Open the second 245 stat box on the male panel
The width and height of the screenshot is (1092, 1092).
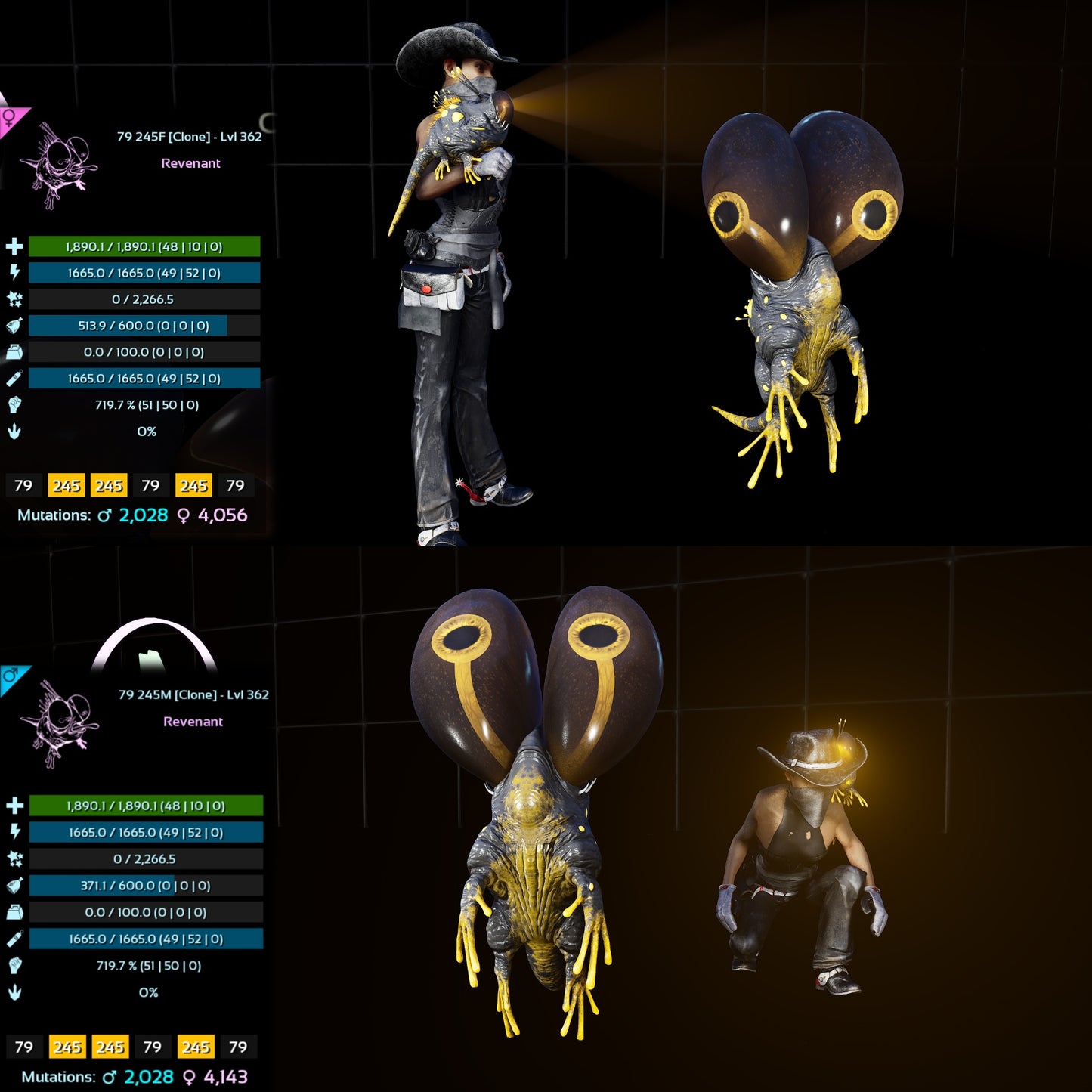pyautogui.click(x=110, y=1047)
